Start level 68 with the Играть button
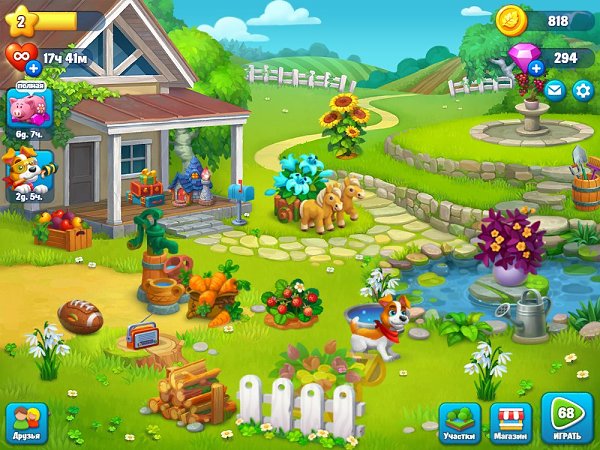The image size is (600, 450). pyautogui.click(x=567, y=419)
